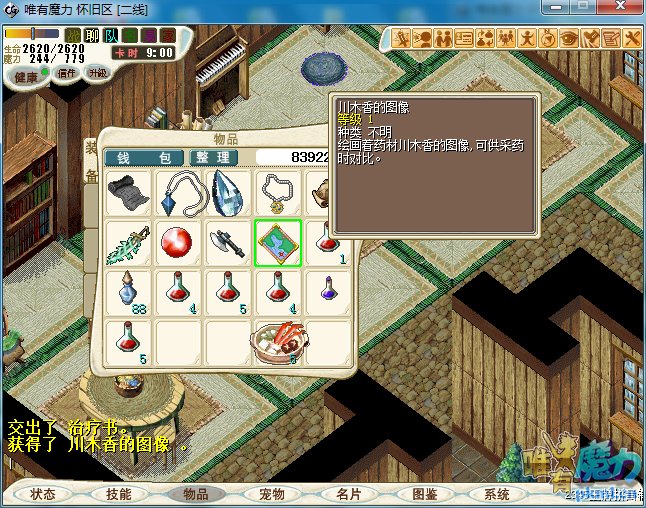This screenshot has height=508, width=646.
Task: Click the 整理 (sort) button in inventory
Action: (213, 158)
